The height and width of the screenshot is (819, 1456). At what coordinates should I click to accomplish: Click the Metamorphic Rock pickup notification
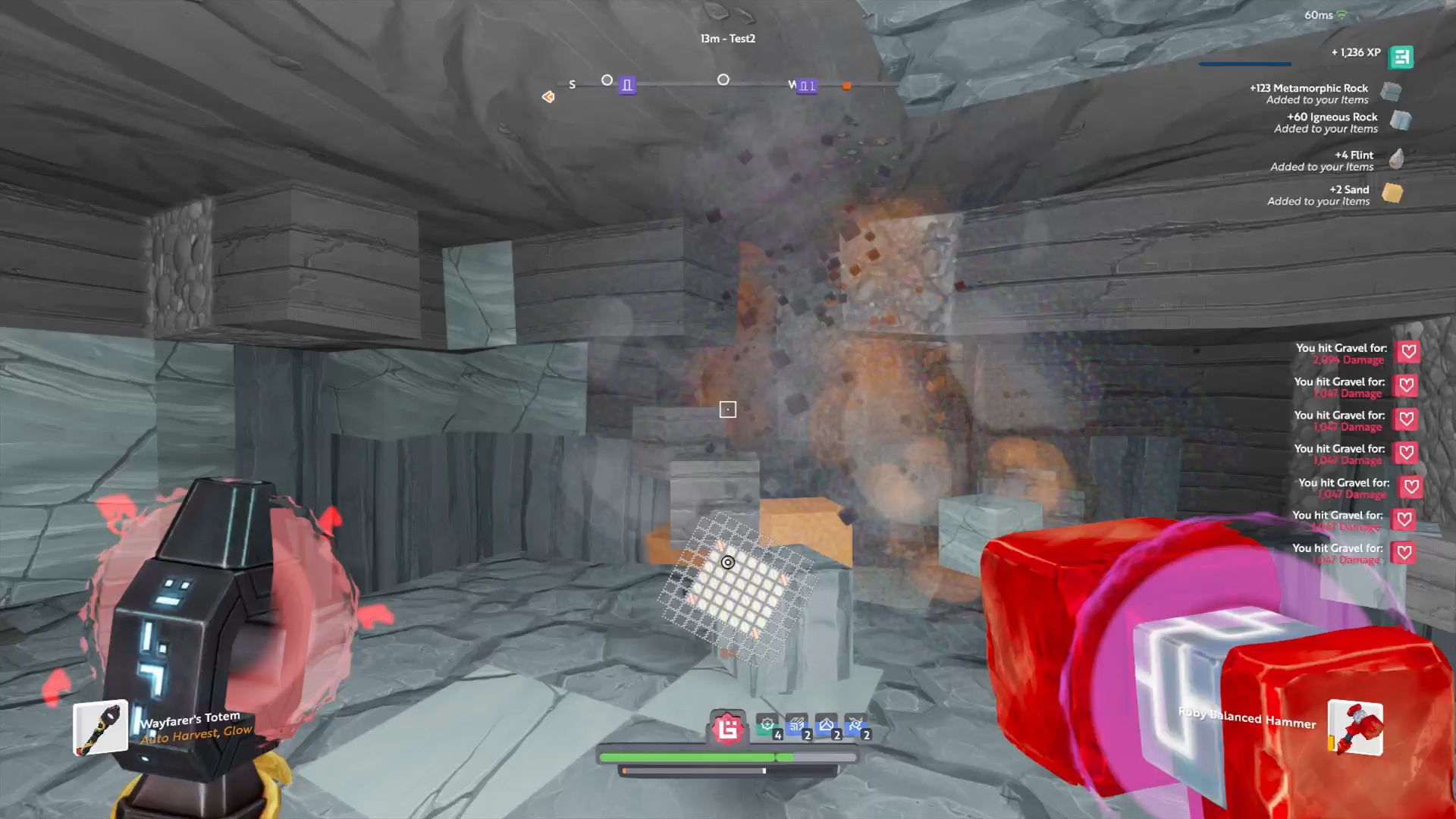[1319, 93]
